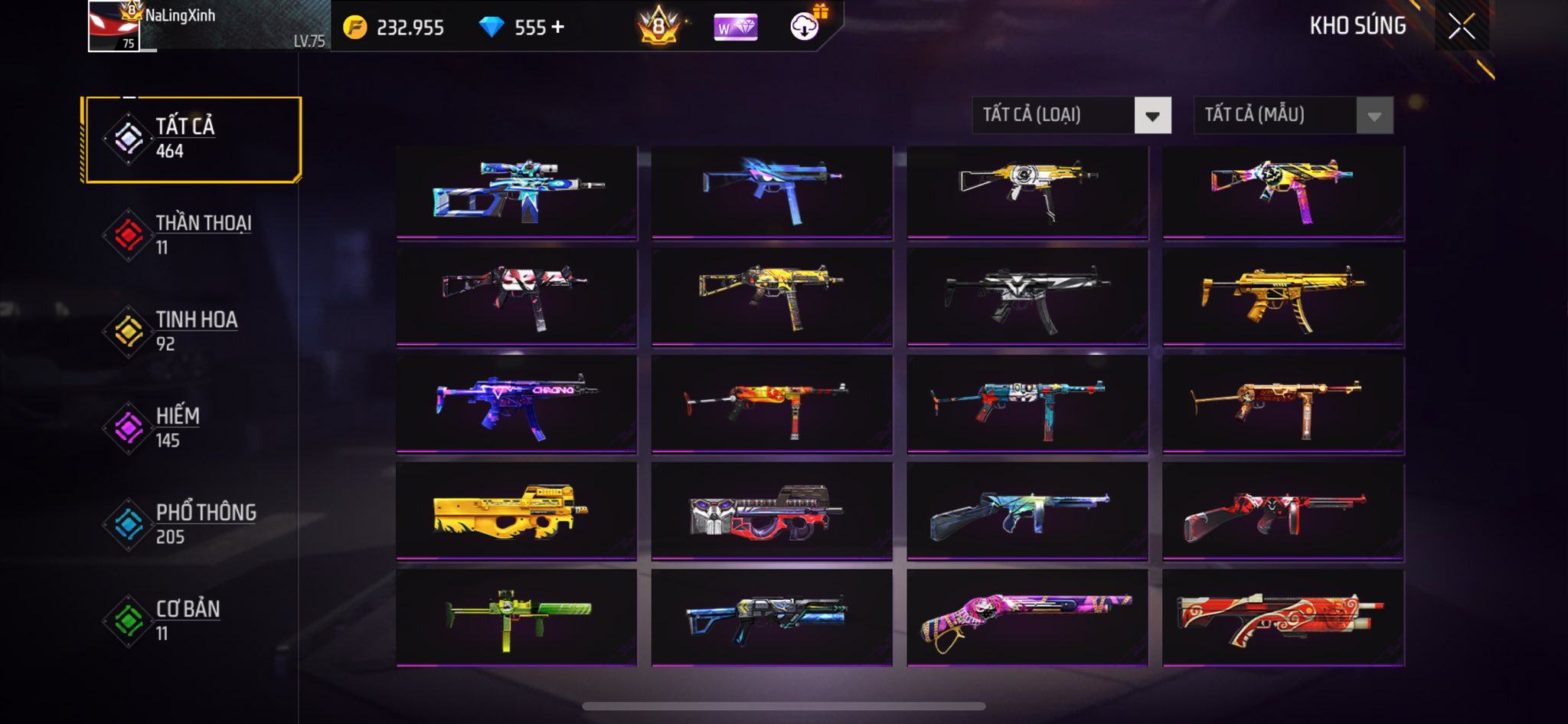Choose the purple Chrono MP5 skin
The height and width of the screenshot is (724, 1568).
pos(517,404)
